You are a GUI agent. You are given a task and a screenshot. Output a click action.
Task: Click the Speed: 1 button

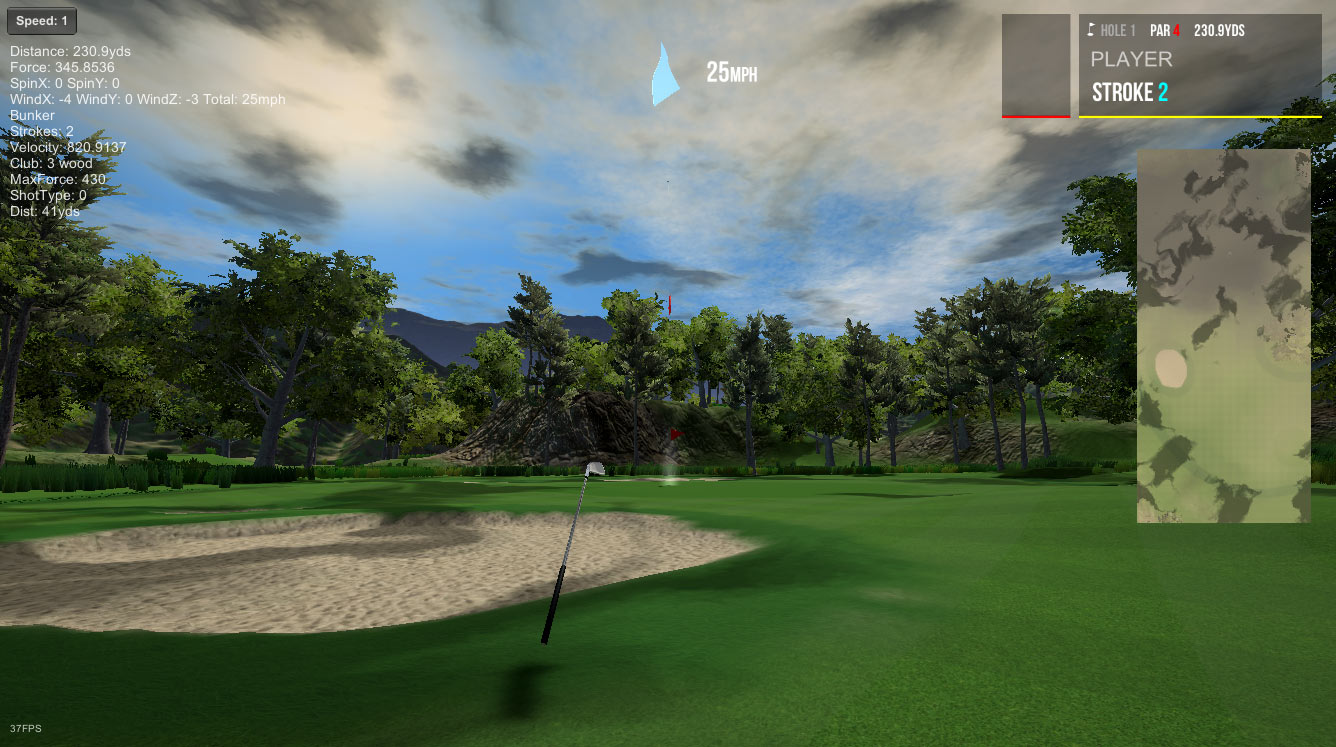(42, 21)
